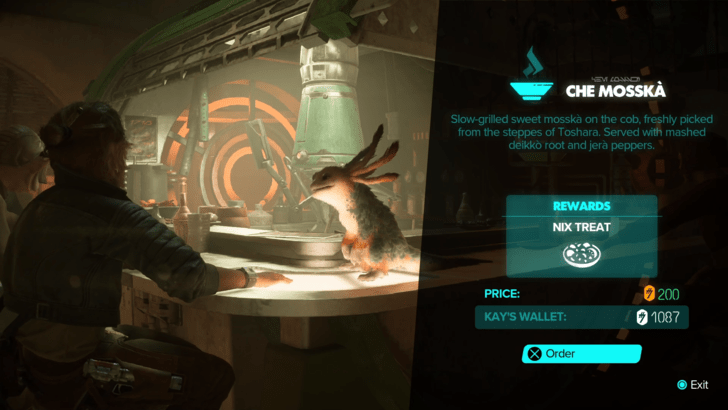The width and height of the screenshot is (728, 410).
Task: Order the Che Mosskà dish
Action: point(581,353)
